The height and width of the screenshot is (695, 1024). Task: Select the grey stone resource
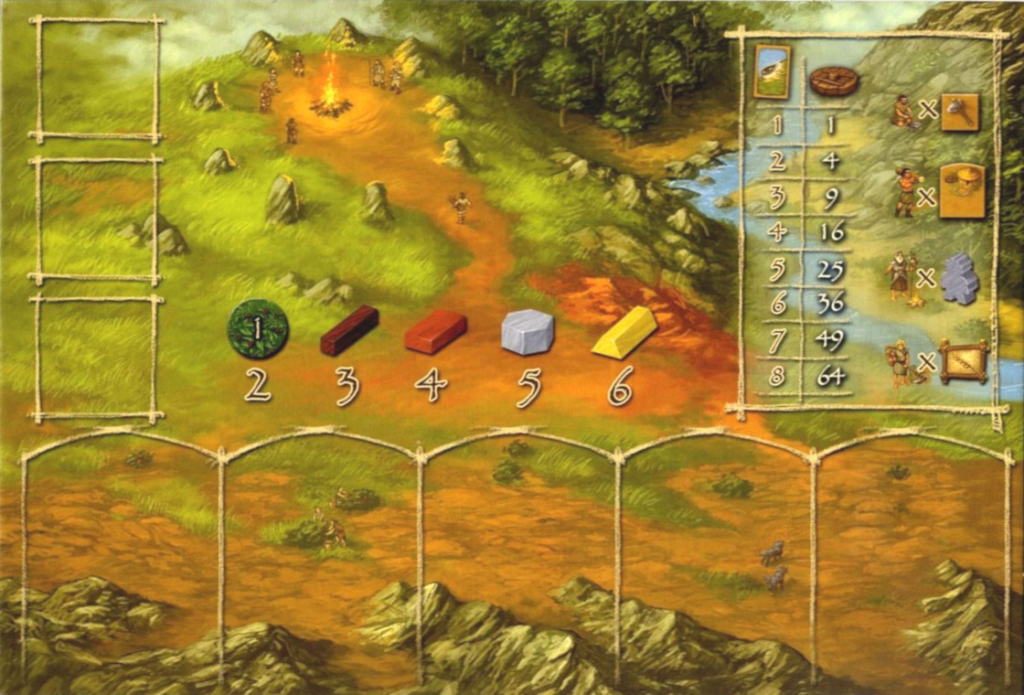pyautogui.click(x=527, y=331)
